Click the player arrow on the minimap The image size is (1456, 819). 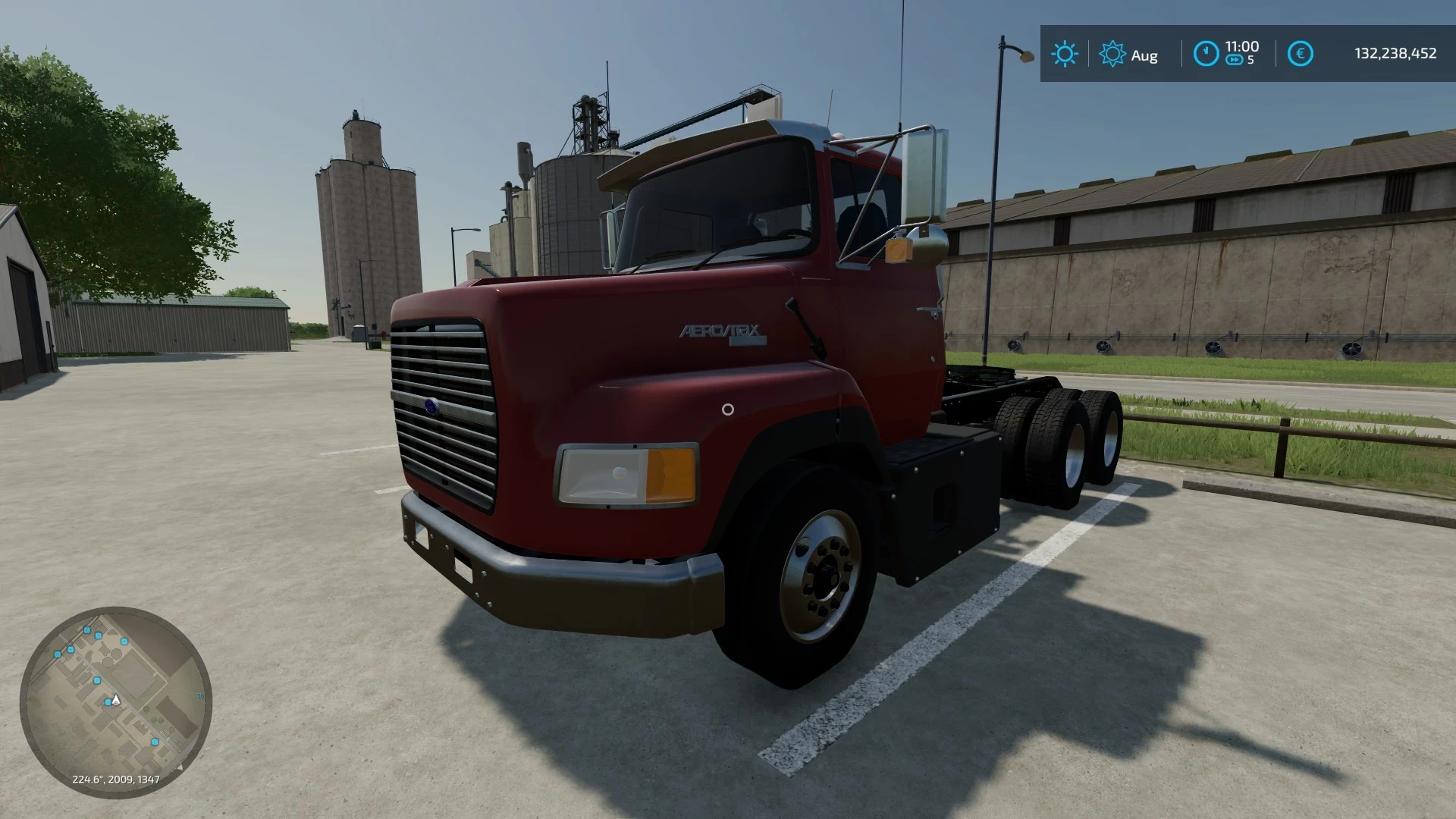tap(115, 701)
